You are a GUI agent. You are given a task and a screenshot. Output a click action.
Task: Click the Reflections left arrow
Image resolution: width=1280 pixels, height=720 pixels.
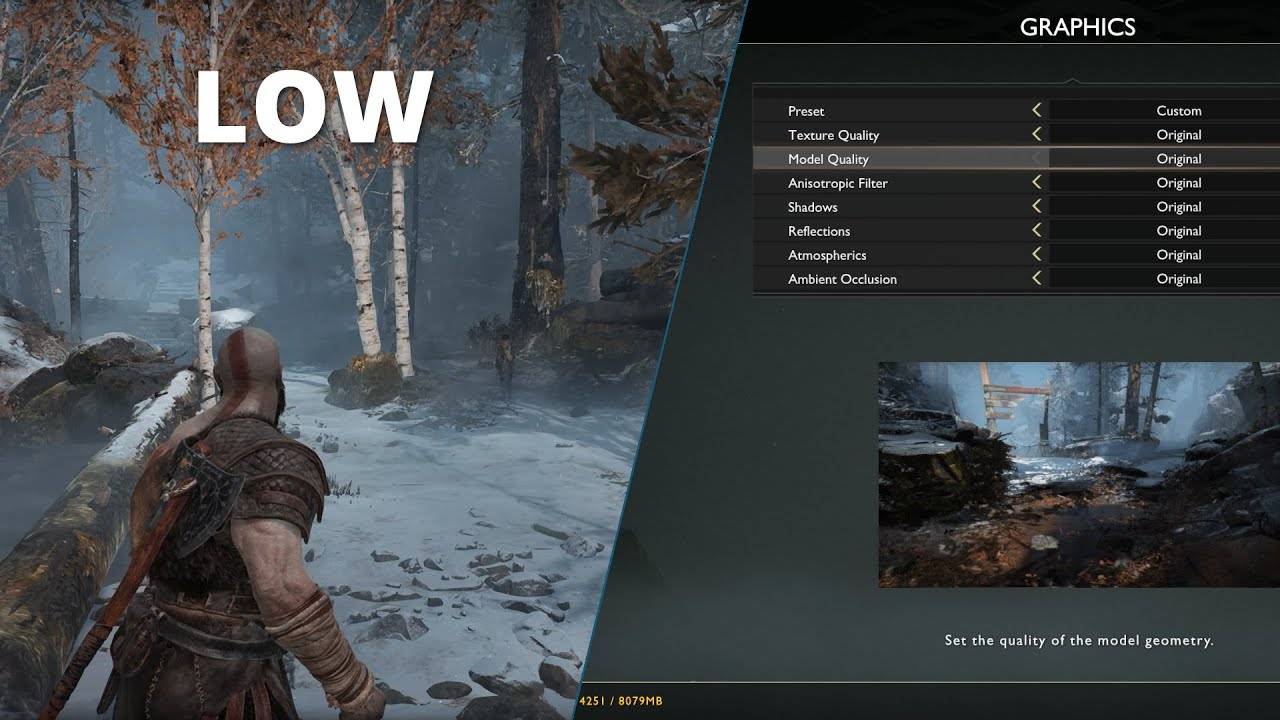(1037, 230)
